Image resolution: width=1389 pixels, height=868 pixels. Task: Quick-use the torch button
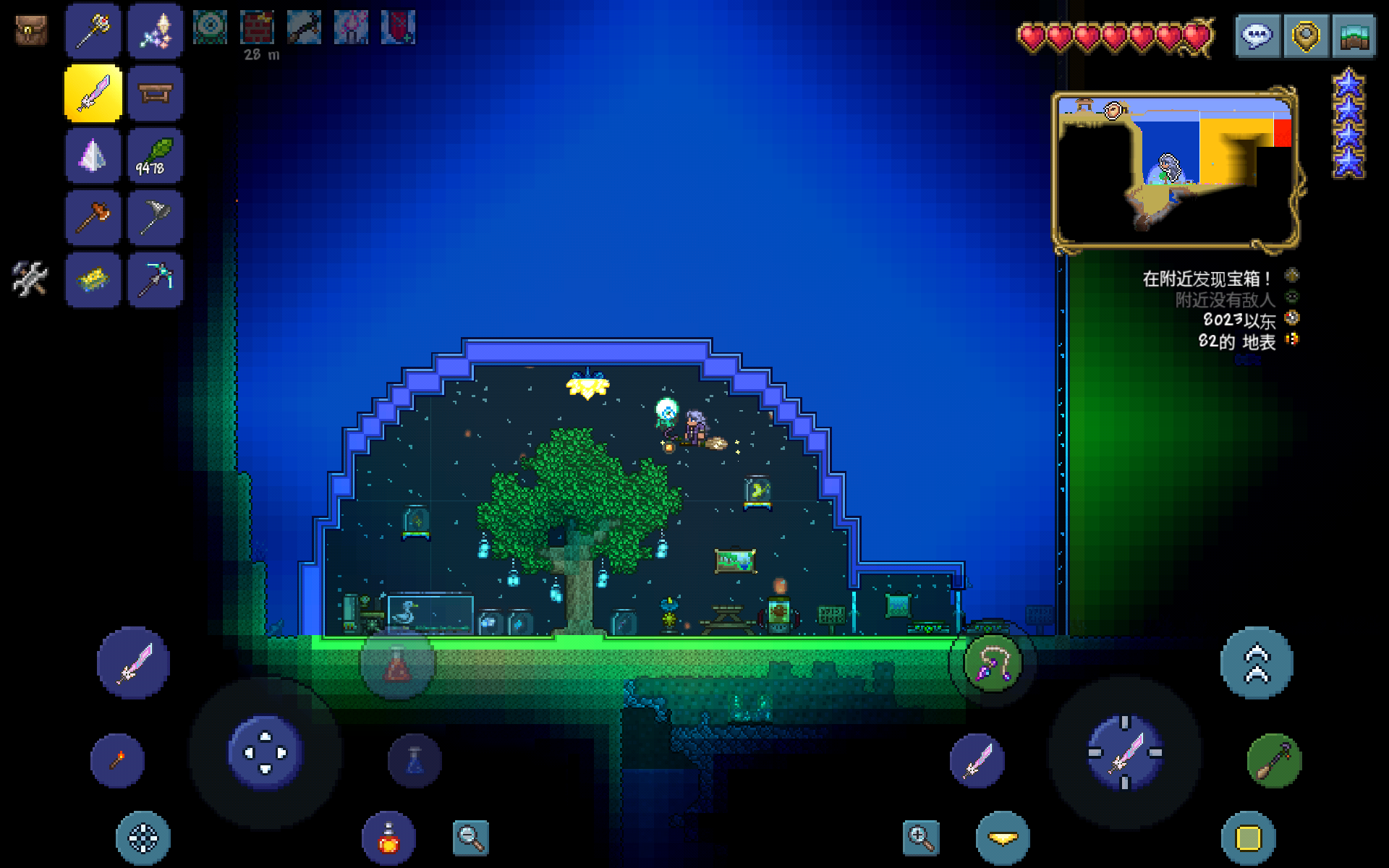pos(117,760)
